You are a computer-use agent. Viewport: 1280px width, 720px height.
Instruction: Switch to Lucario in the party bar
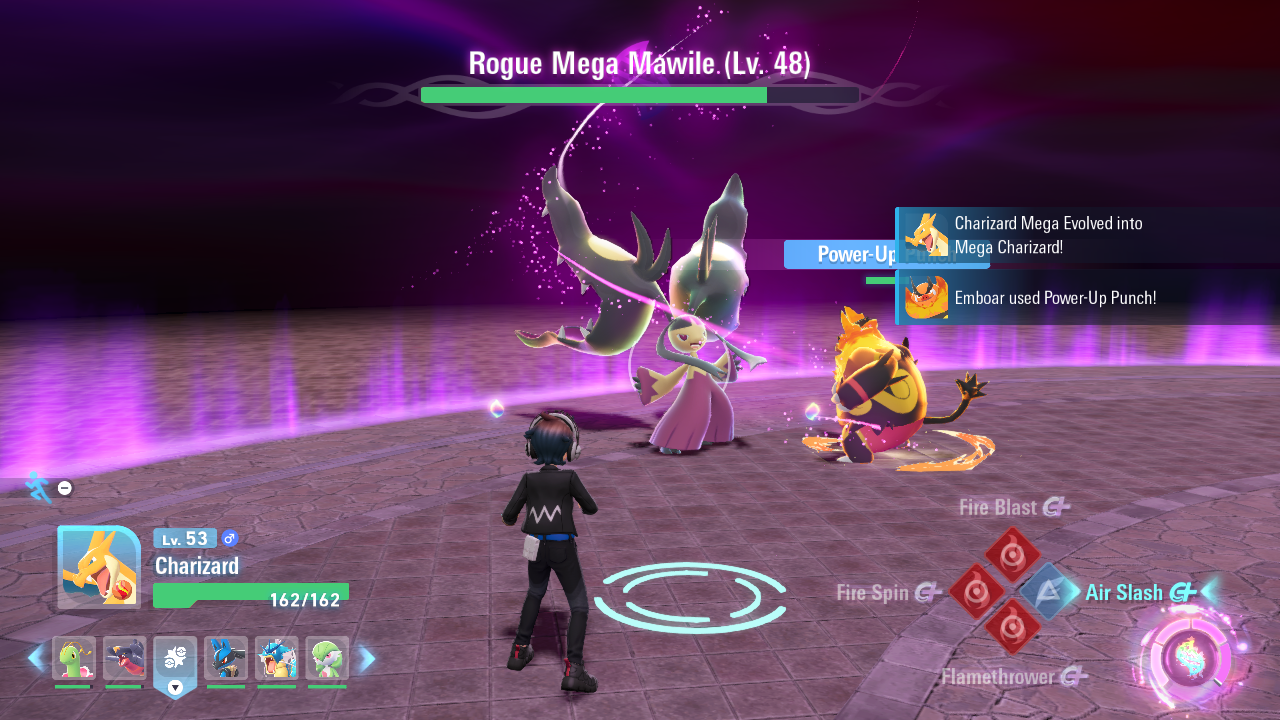pos(226,658)
